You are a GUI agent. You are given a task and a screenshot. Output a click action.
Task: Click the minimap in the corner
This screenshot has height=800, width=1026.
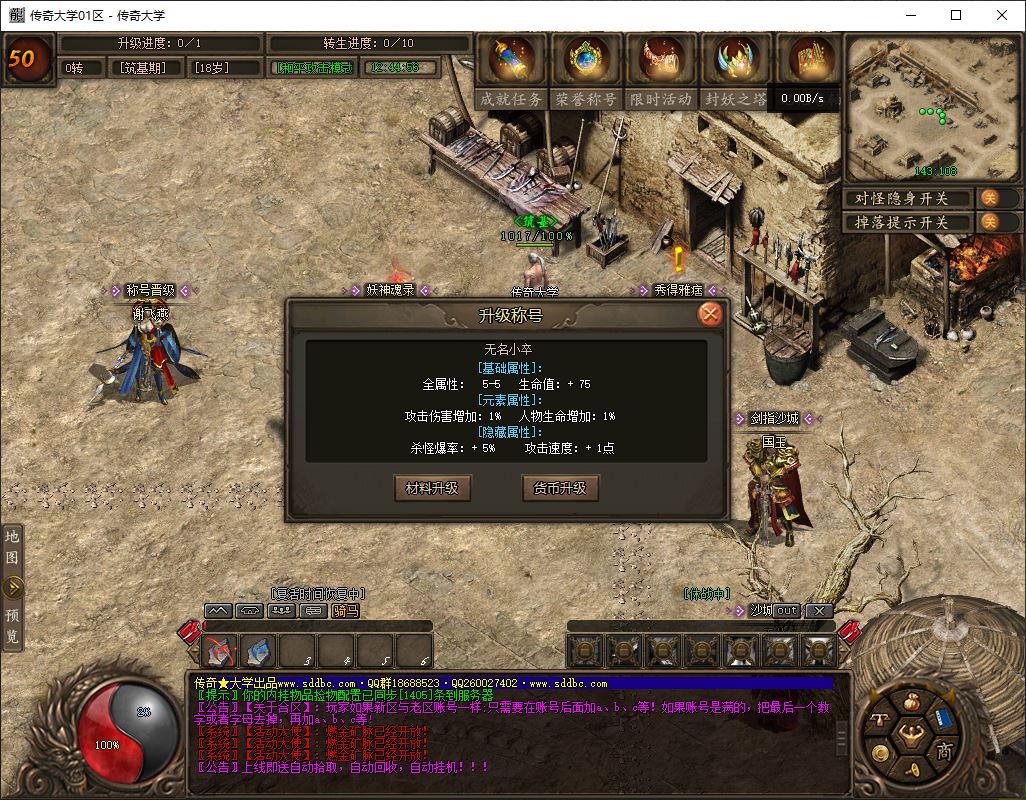[930, 108]
